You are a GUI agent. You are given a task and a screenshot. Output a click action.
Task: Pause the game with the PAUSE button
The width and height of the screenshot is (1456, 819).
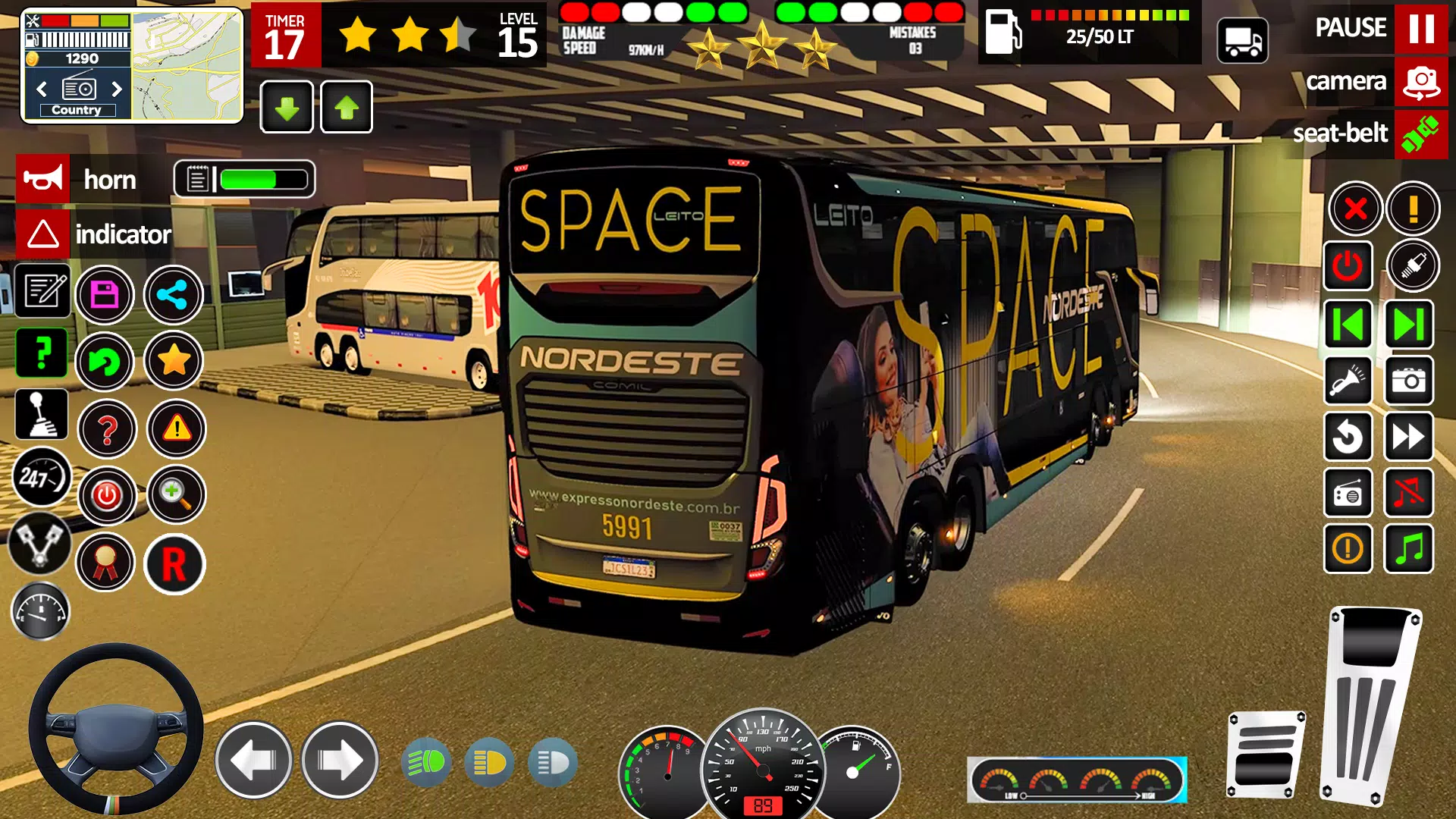pyautogui.click(x=1420, y=28)
